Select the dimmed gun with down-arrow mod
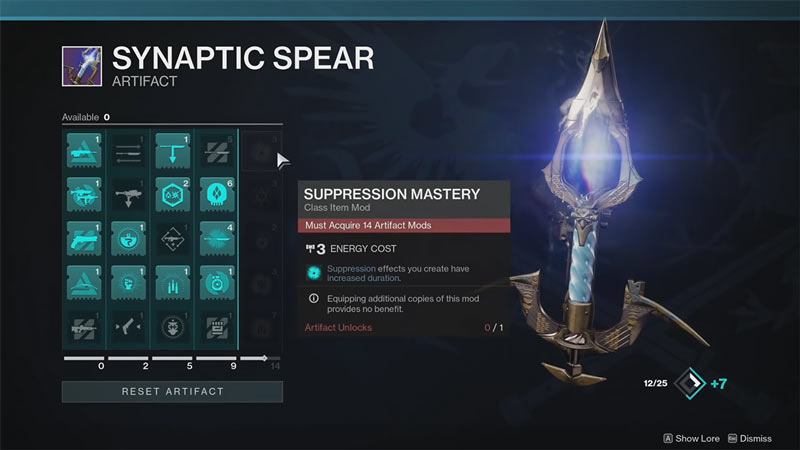The image size is (800, 450). 128,193
